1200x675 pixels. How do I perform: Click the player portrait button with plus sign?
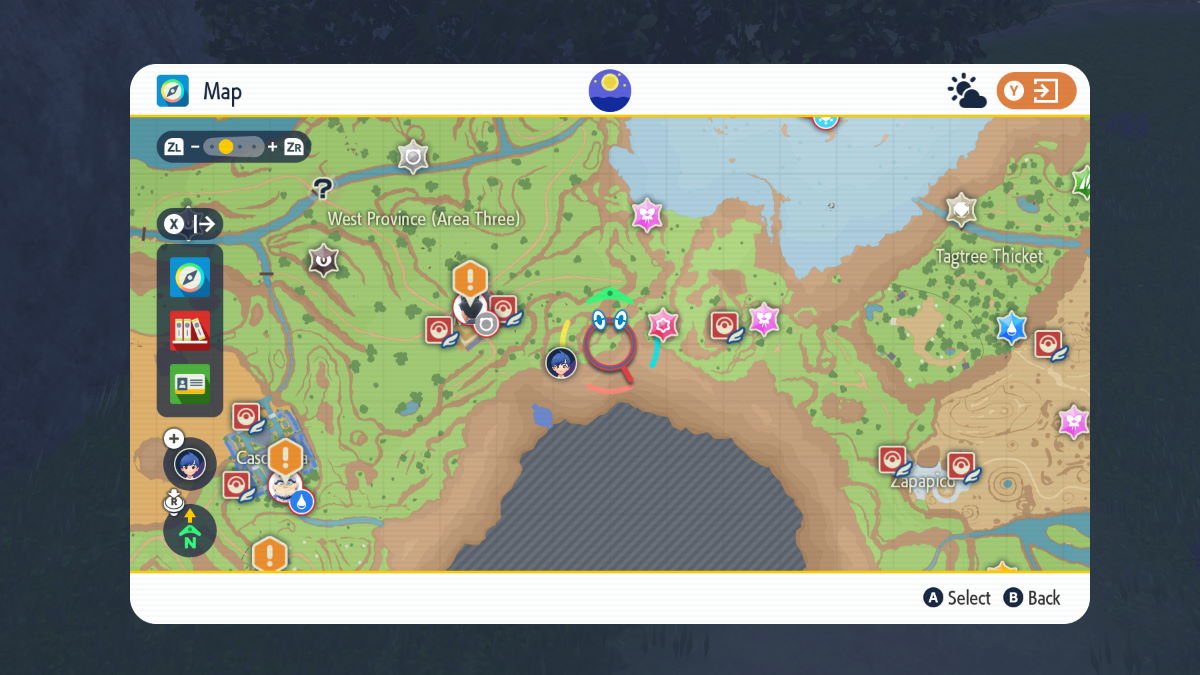tap(189, 464)
